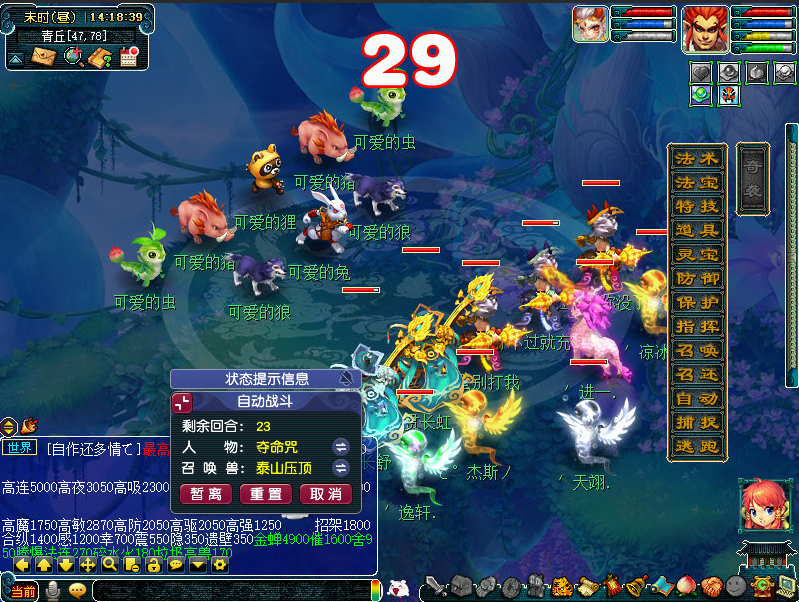This screenshot has height=602, width=799.
Task: Select the 防御 defend command
Action: point(697,279)
